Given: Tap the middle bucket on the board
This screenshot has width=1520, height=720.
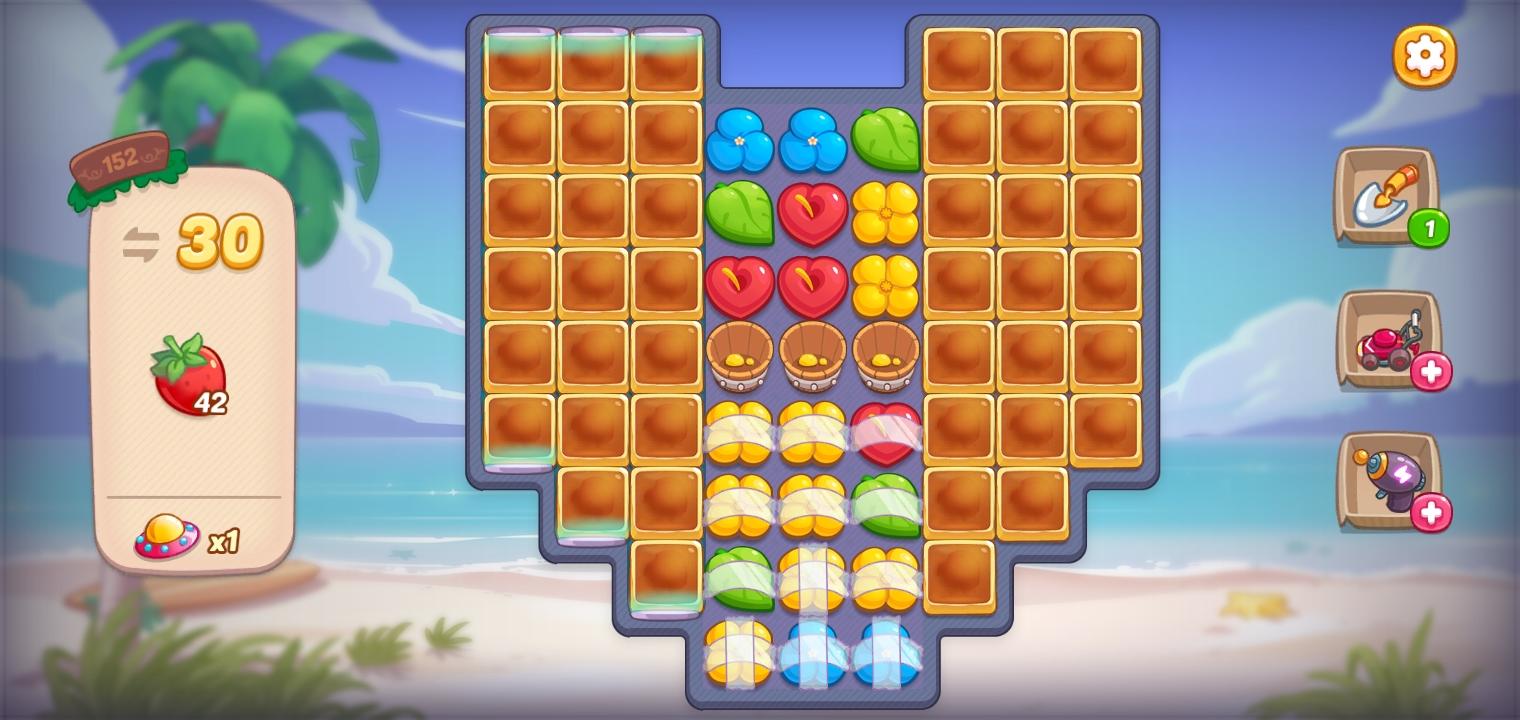Looking at the screenshot, I should pos(813,358).
